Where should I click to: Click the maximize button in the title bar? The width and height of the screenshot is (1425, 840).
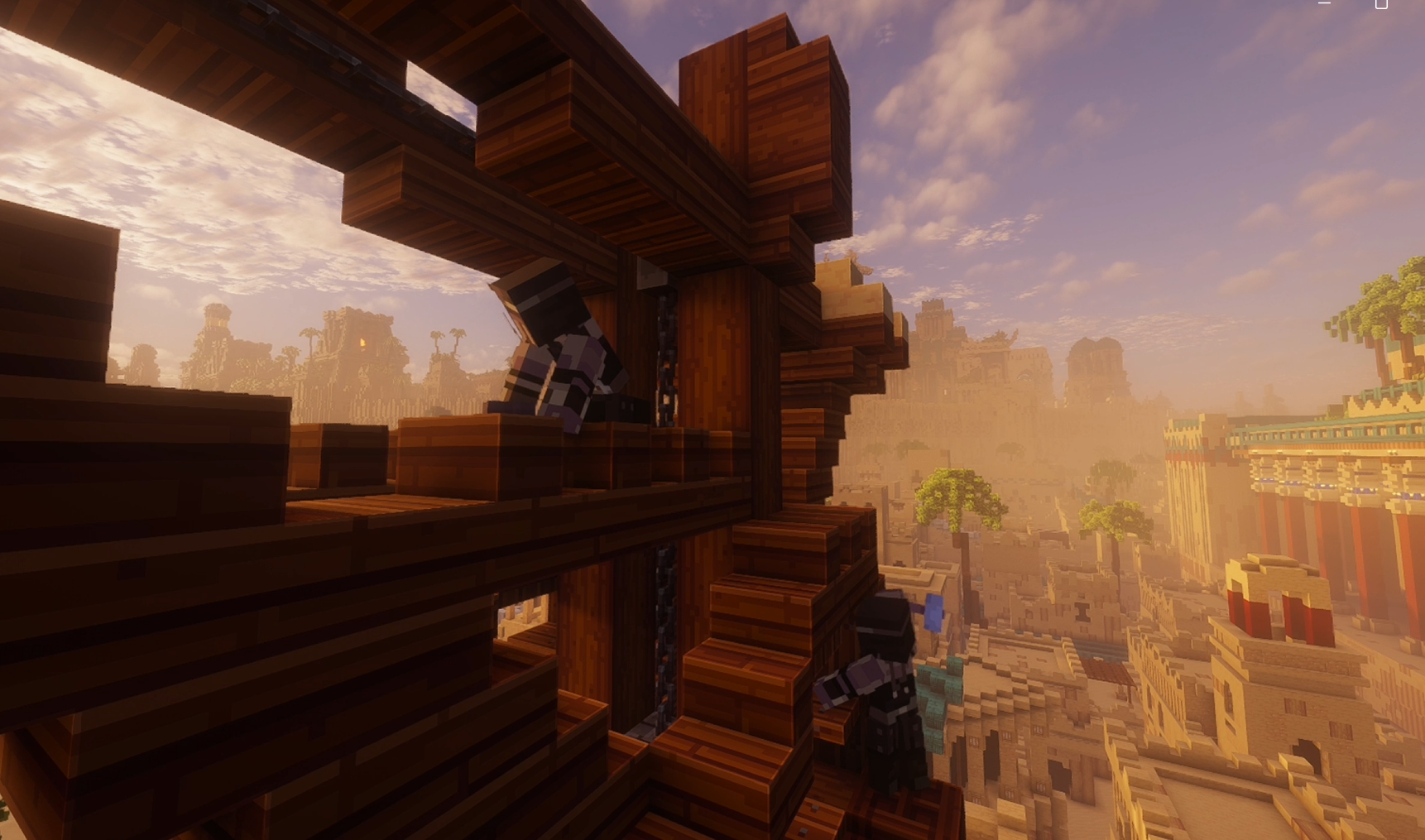coord(1382,5)
